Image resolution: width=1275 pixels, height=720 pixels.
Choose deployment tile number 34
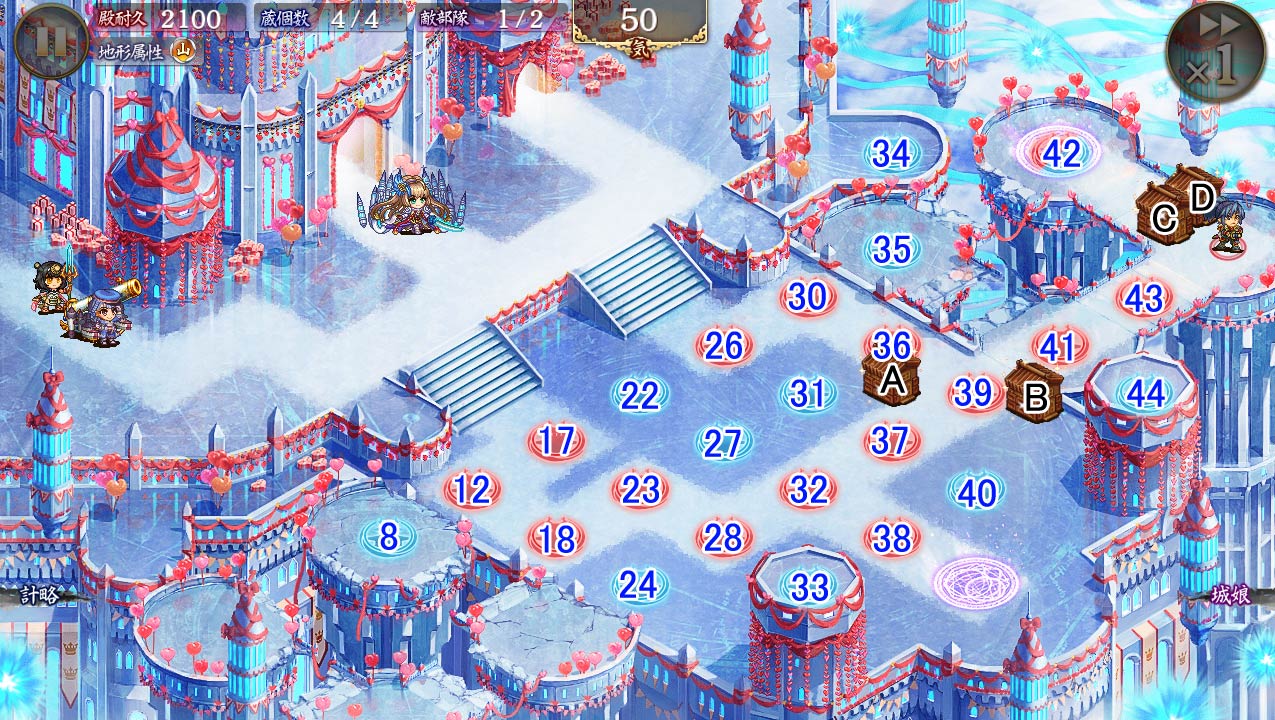point(890,154)
